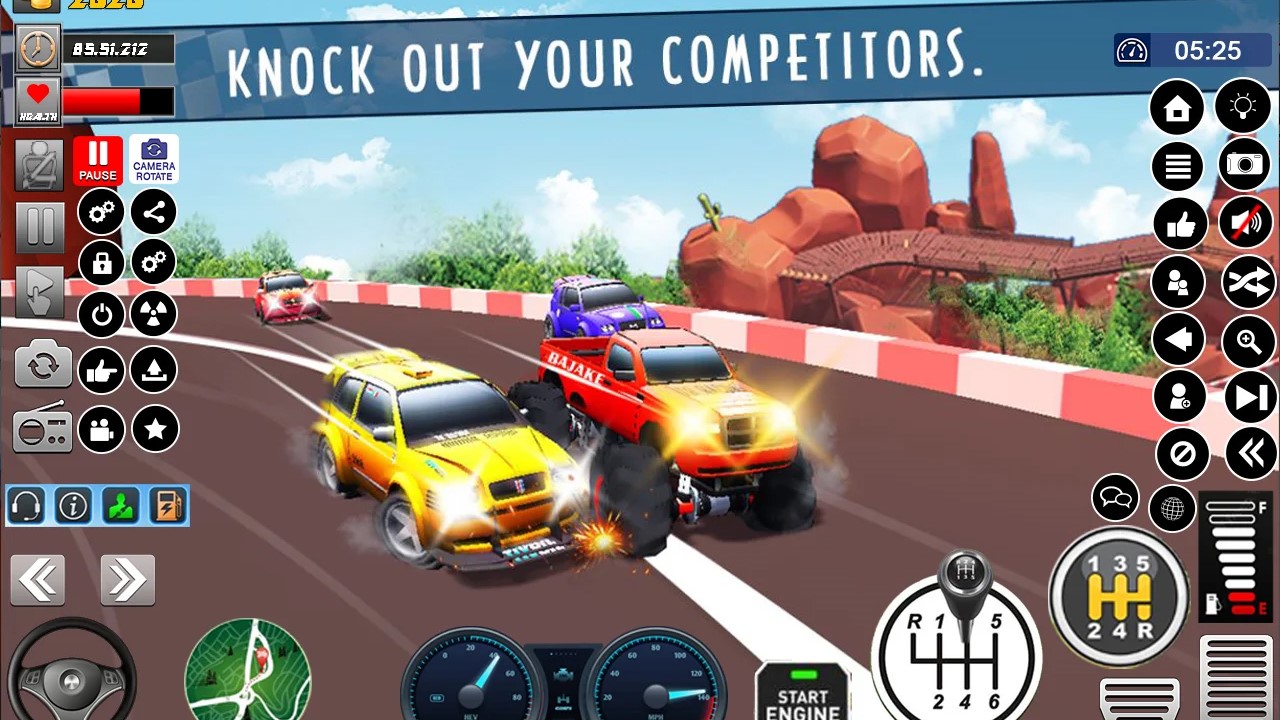
Task: Expand the hamburger menu lines icon
Action: coord(1177,166)
